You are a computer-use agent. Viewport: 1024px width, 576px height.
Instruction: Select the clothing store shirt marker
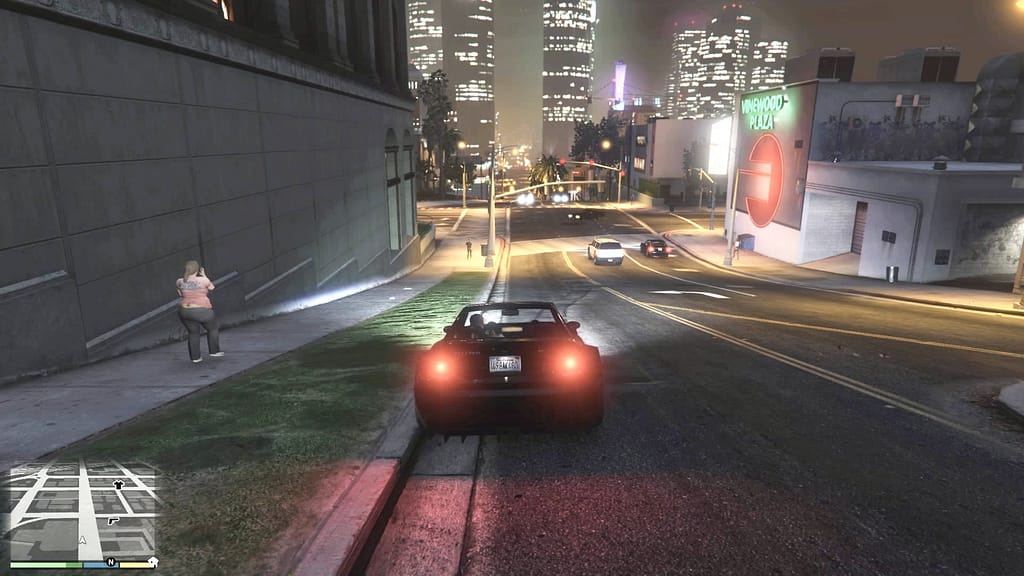(120, 485)
